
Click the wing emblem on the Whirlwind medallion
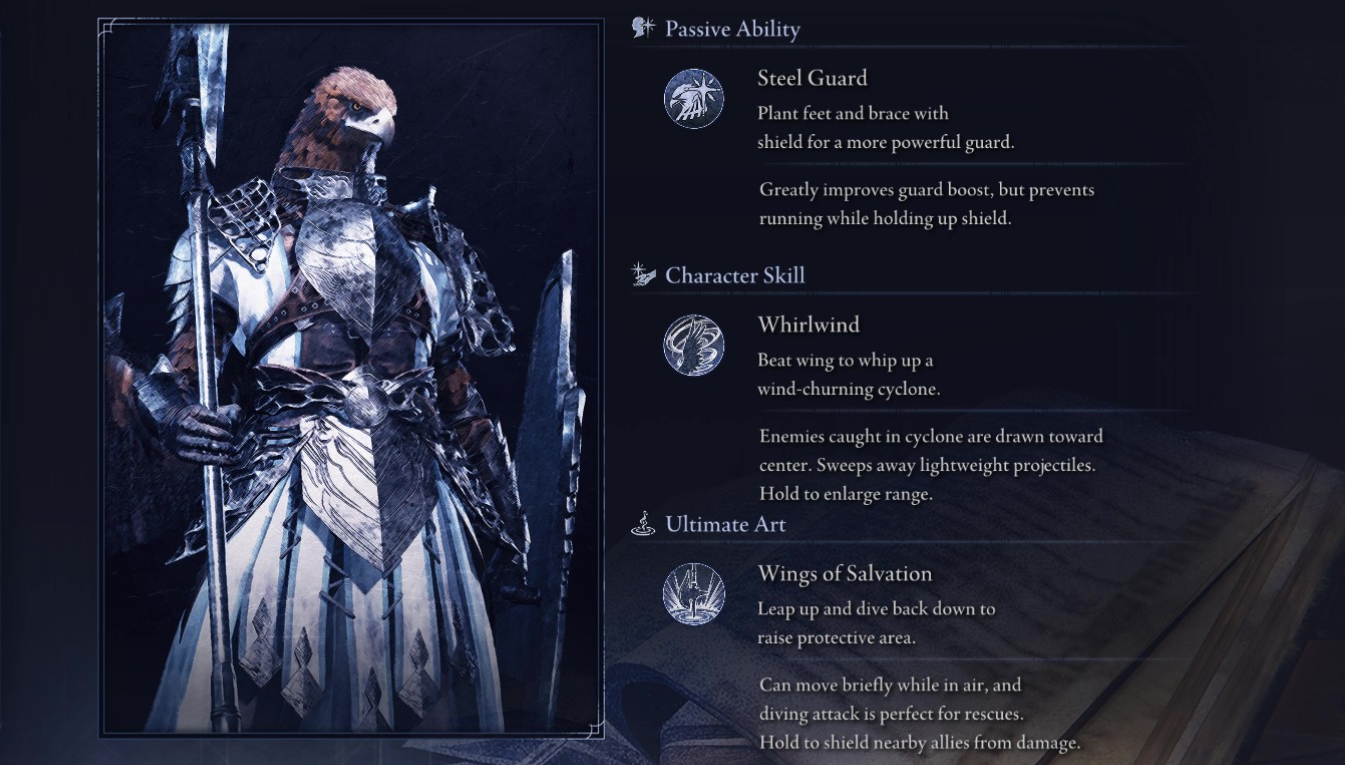[694, 345]
